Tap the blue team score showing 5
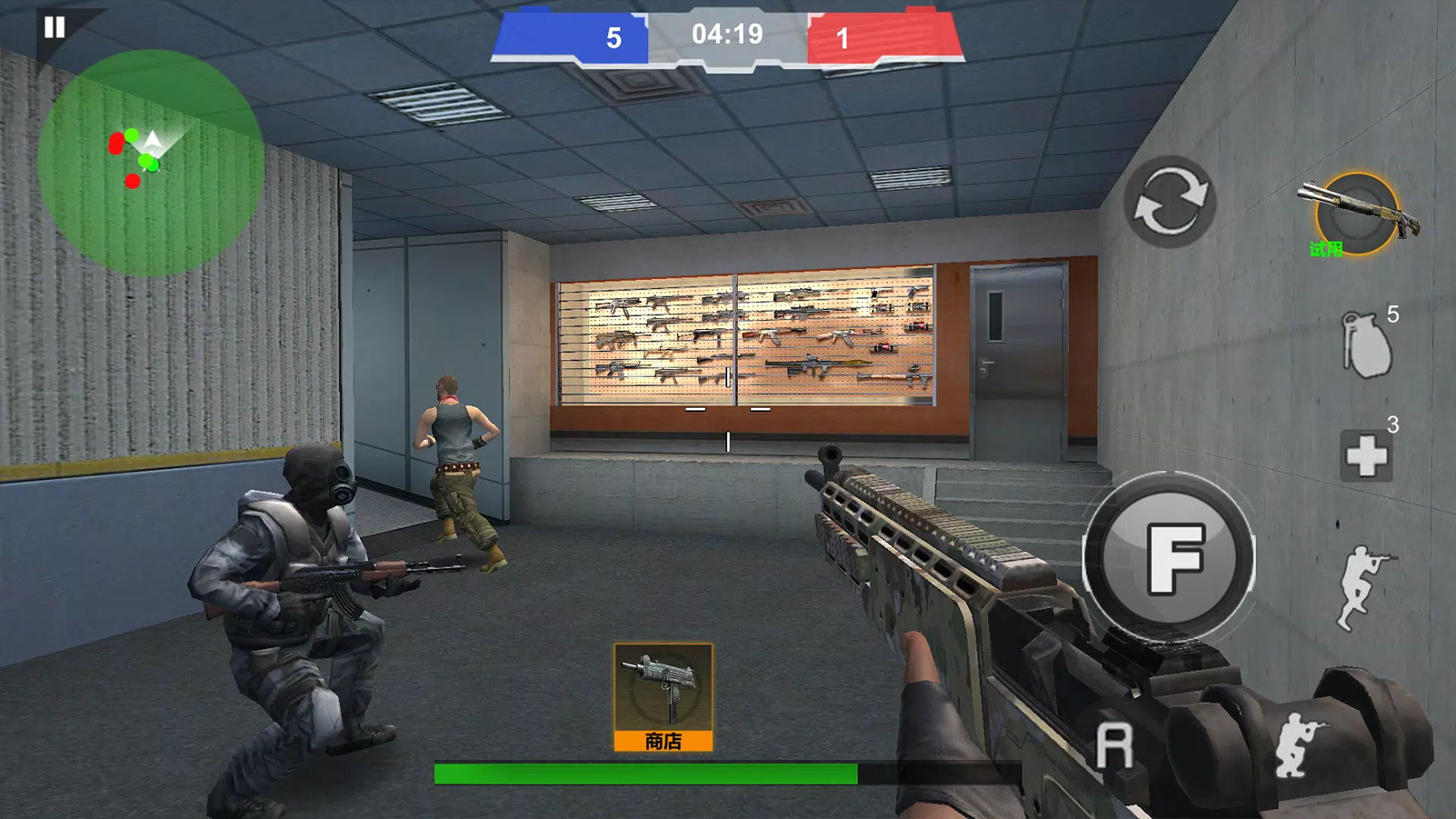Image resolution: width=1456 pixels, height=819 pixels. click(x=614, y=35)
